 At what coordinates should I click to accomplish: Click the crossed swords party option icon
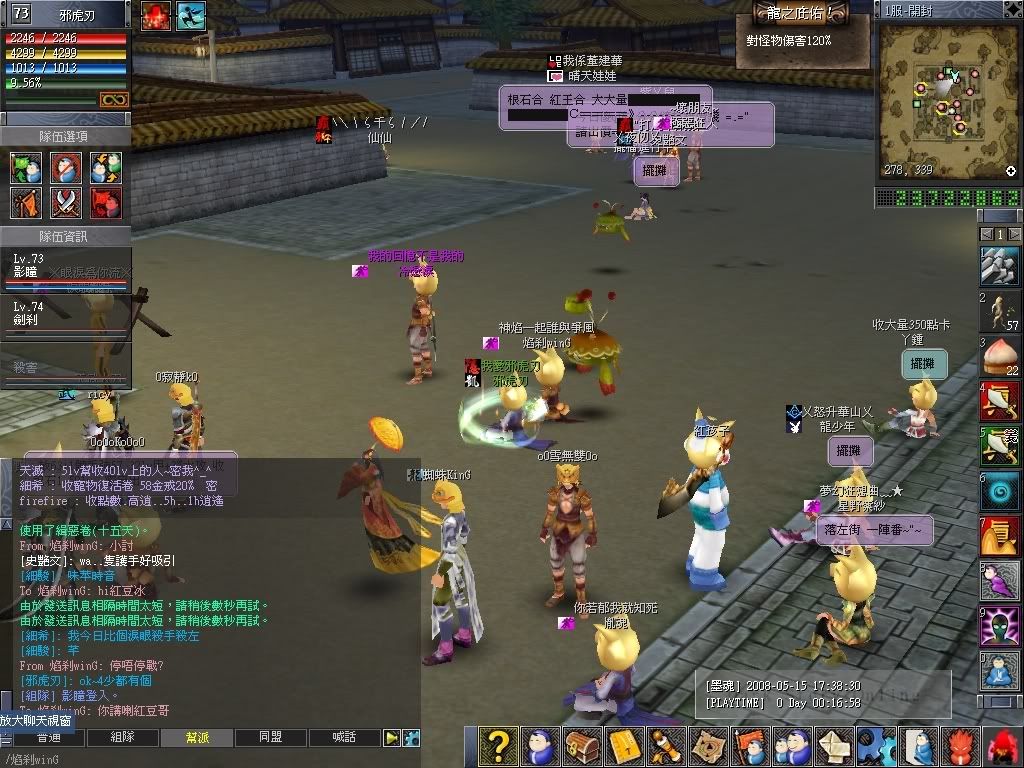pos(66,203)
